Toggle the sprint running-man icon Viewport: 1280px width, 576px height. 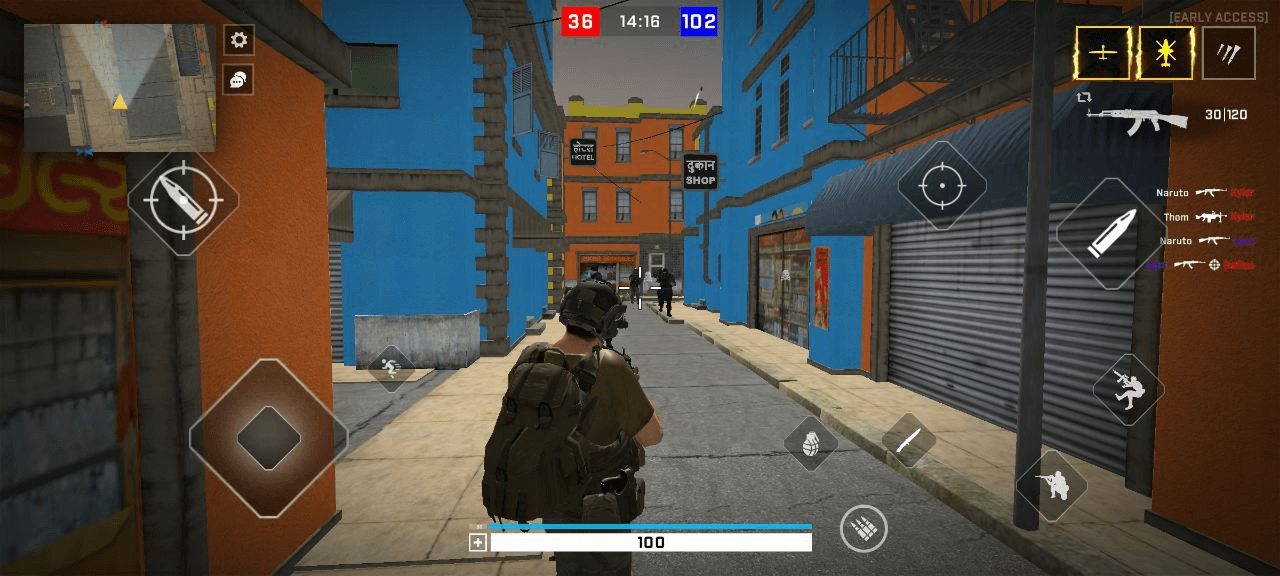point(390,368)
